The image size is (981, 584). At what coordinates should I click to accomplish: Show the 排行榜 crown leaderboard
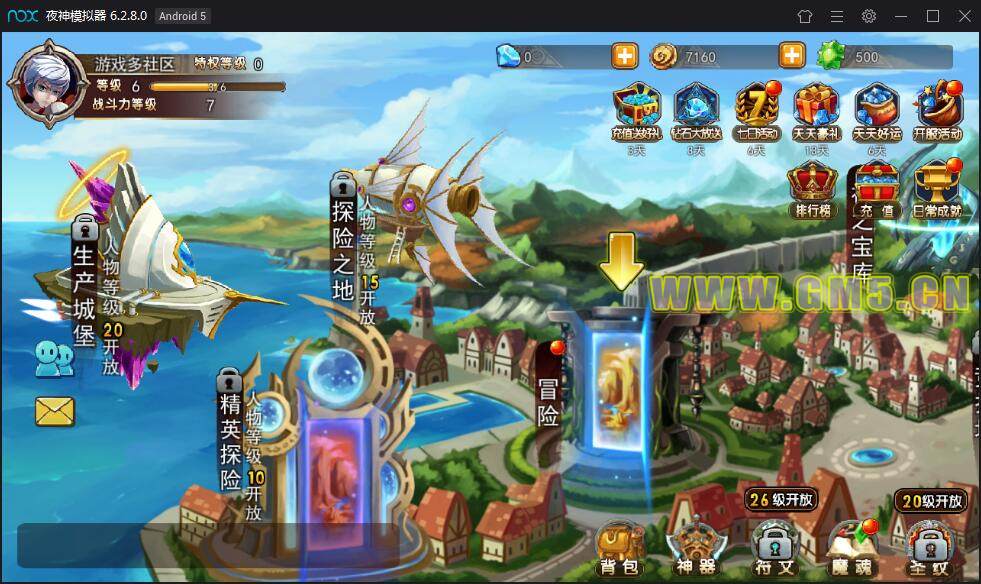point(813,189)
